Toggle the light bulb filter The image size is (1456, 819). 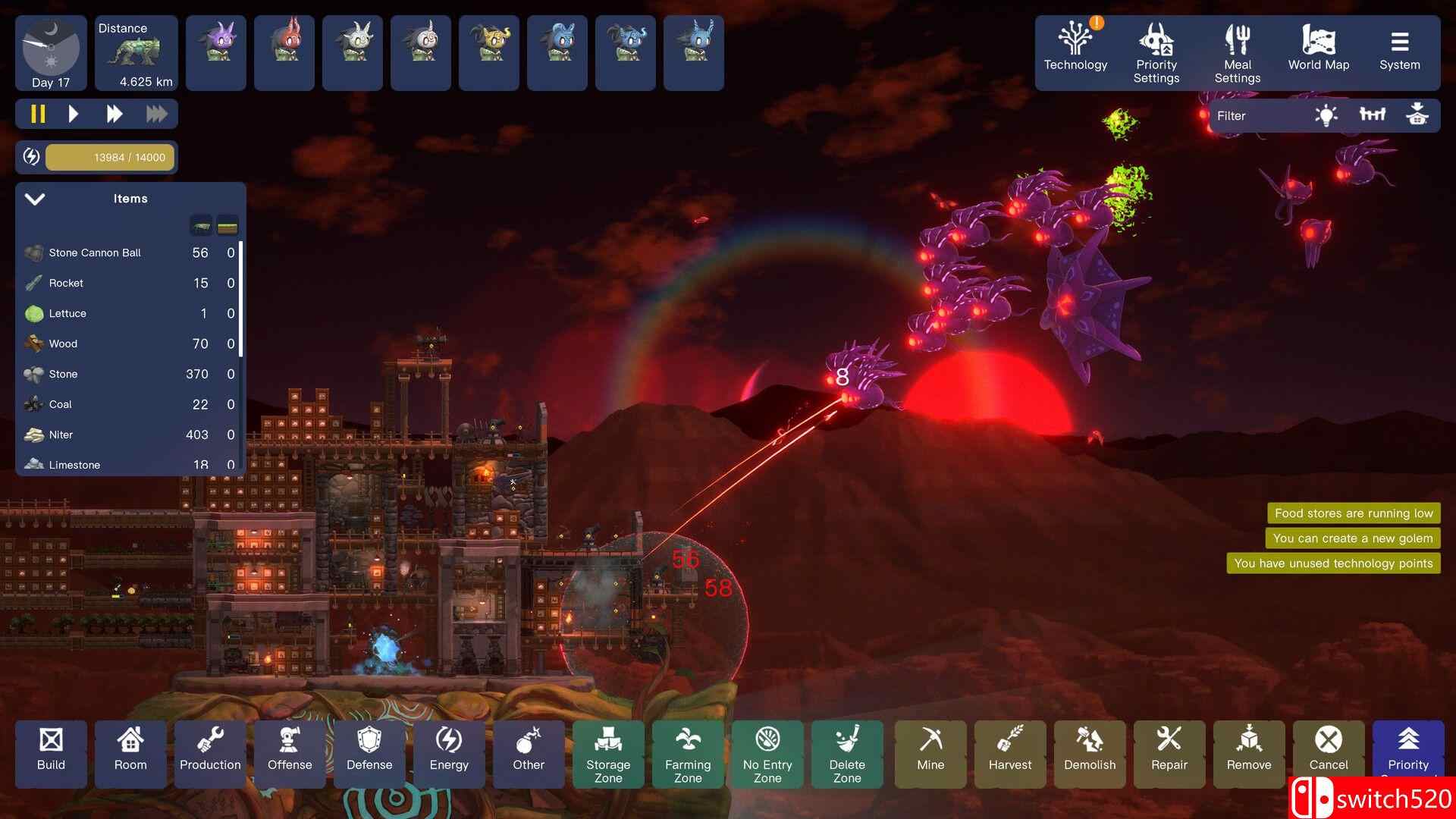(x=1326, y=116)
